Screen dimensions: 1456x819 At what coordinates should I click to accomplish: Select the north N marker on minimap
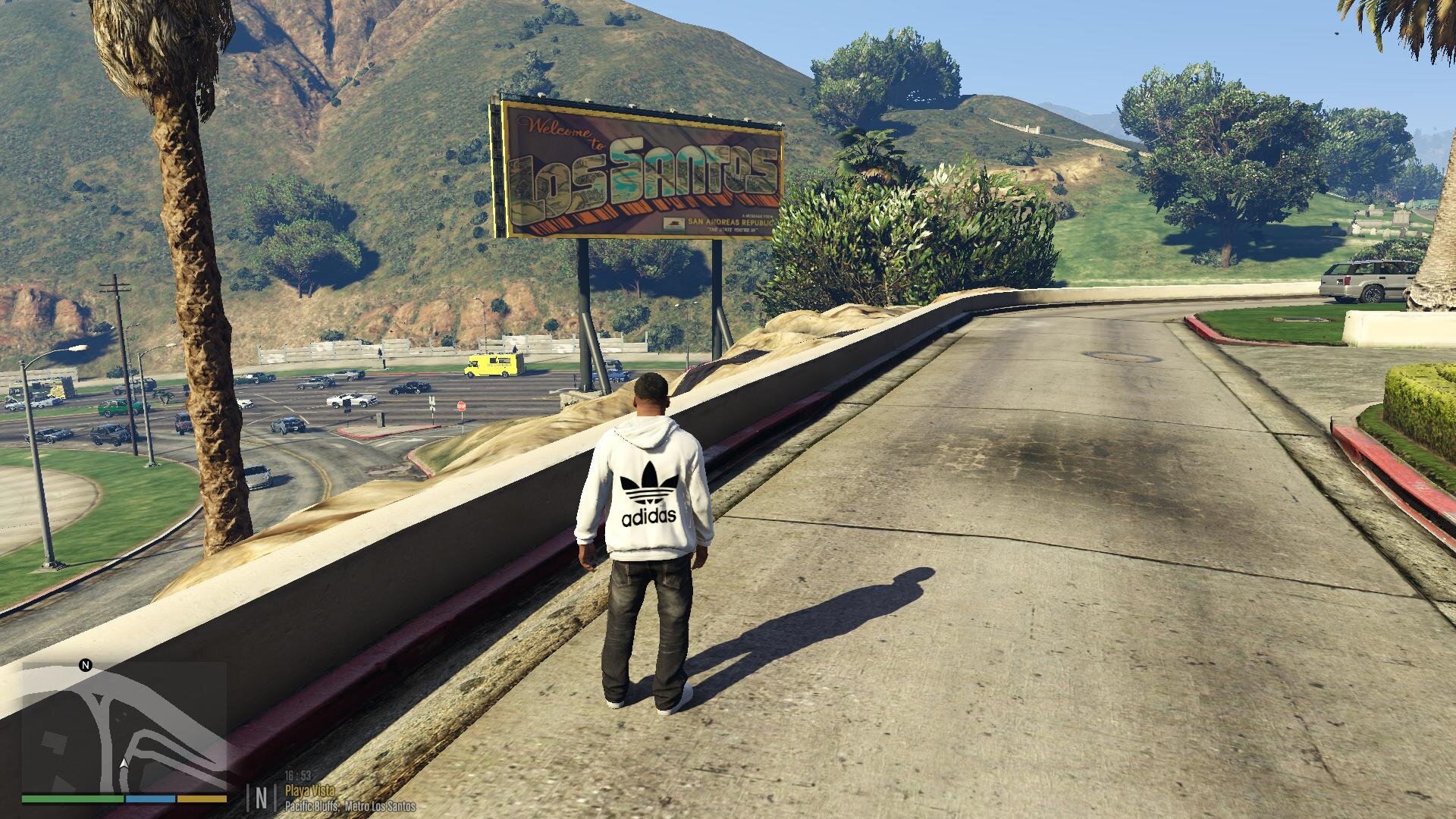coord(86,666)
